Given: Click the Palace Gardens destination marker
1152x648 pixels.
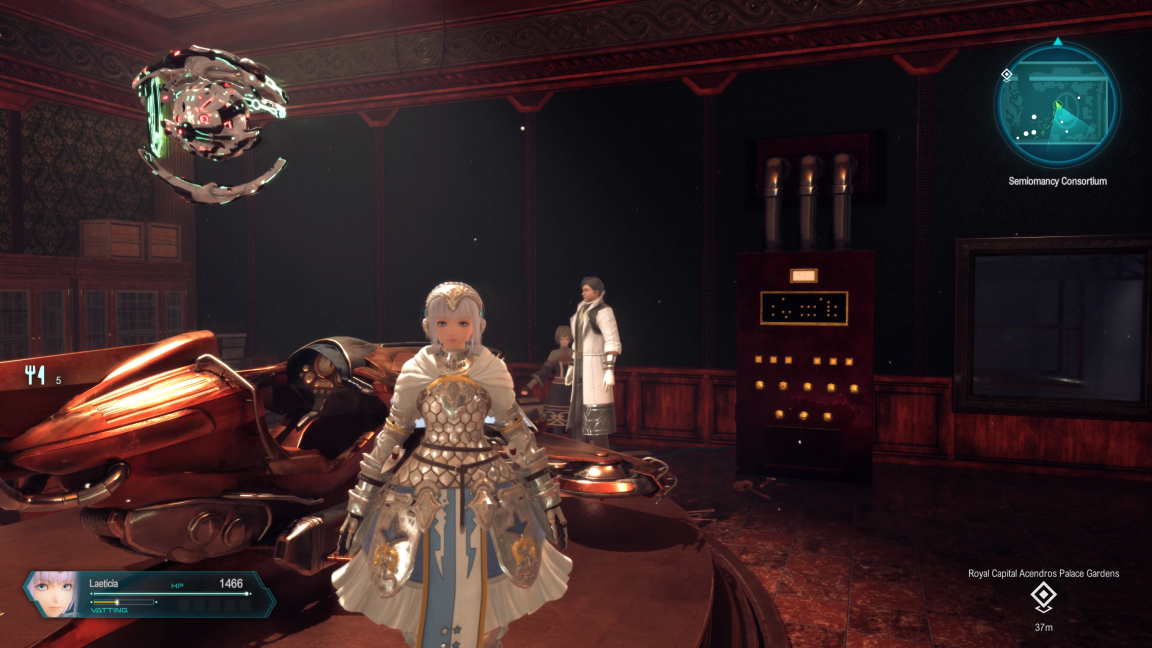Looking at the screenshot, I should click(x=1043, y=597).
